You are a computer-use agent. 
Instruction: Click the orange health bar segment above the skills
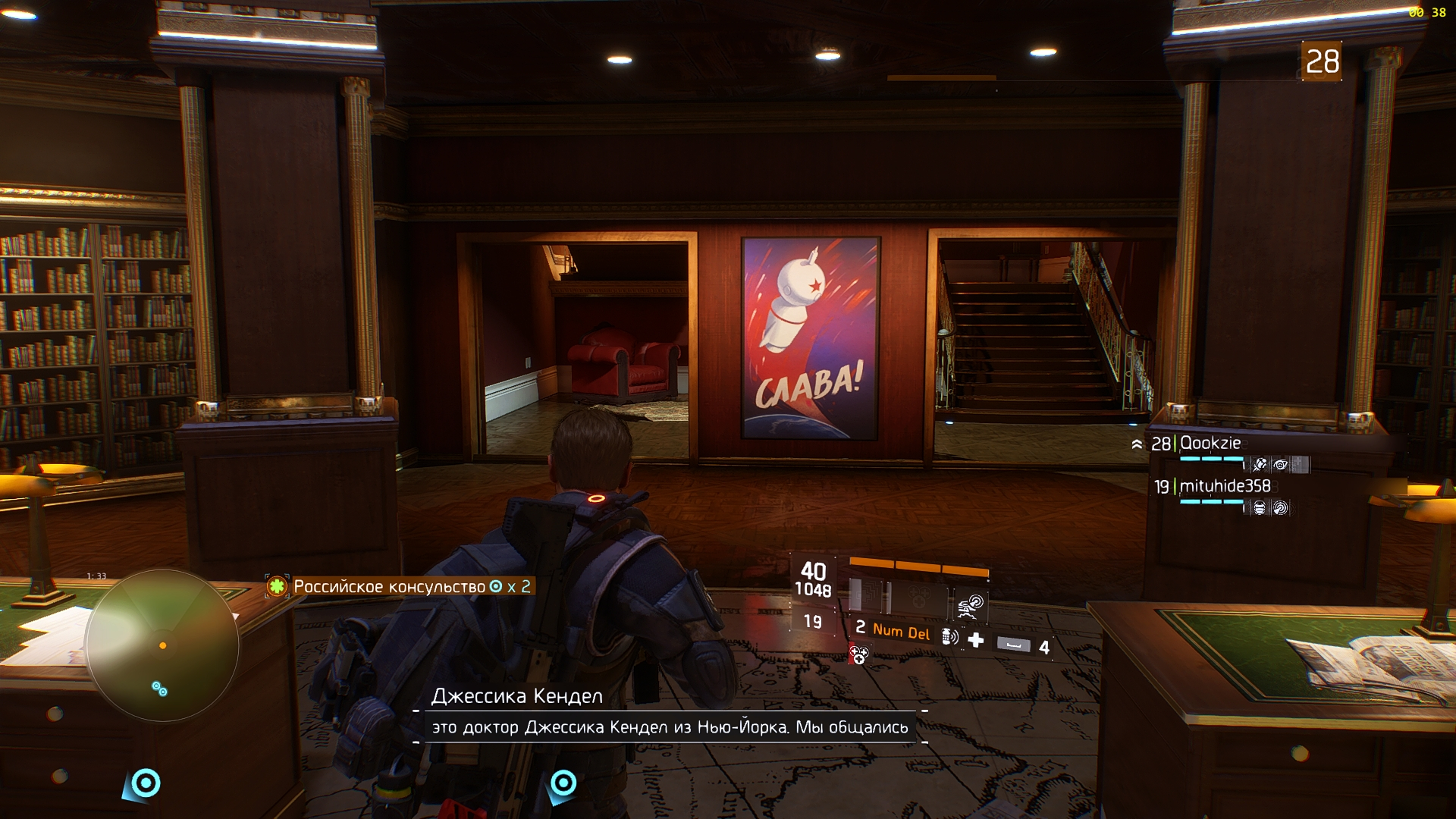(x=919, y=567)
